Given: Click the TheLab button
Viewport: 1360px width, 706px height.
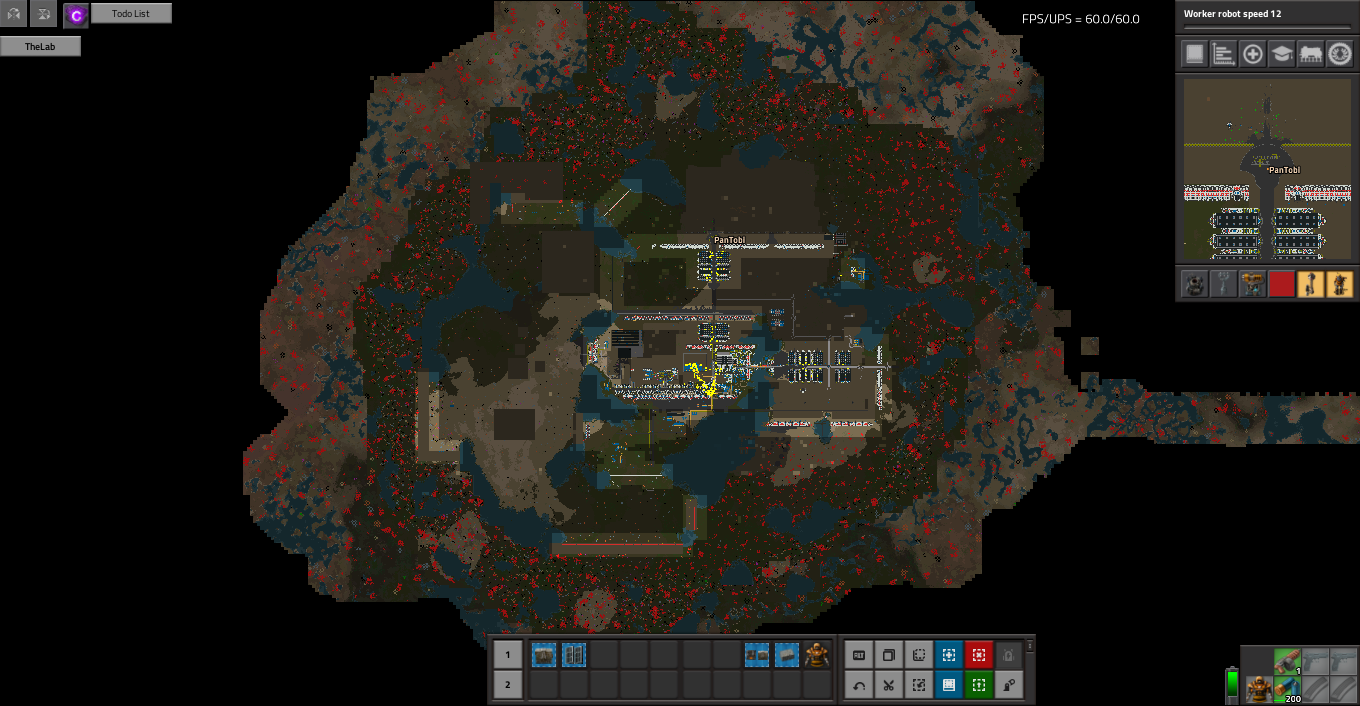Looking at the screenshot, I should pyautogui.click(x=40, y=46).
